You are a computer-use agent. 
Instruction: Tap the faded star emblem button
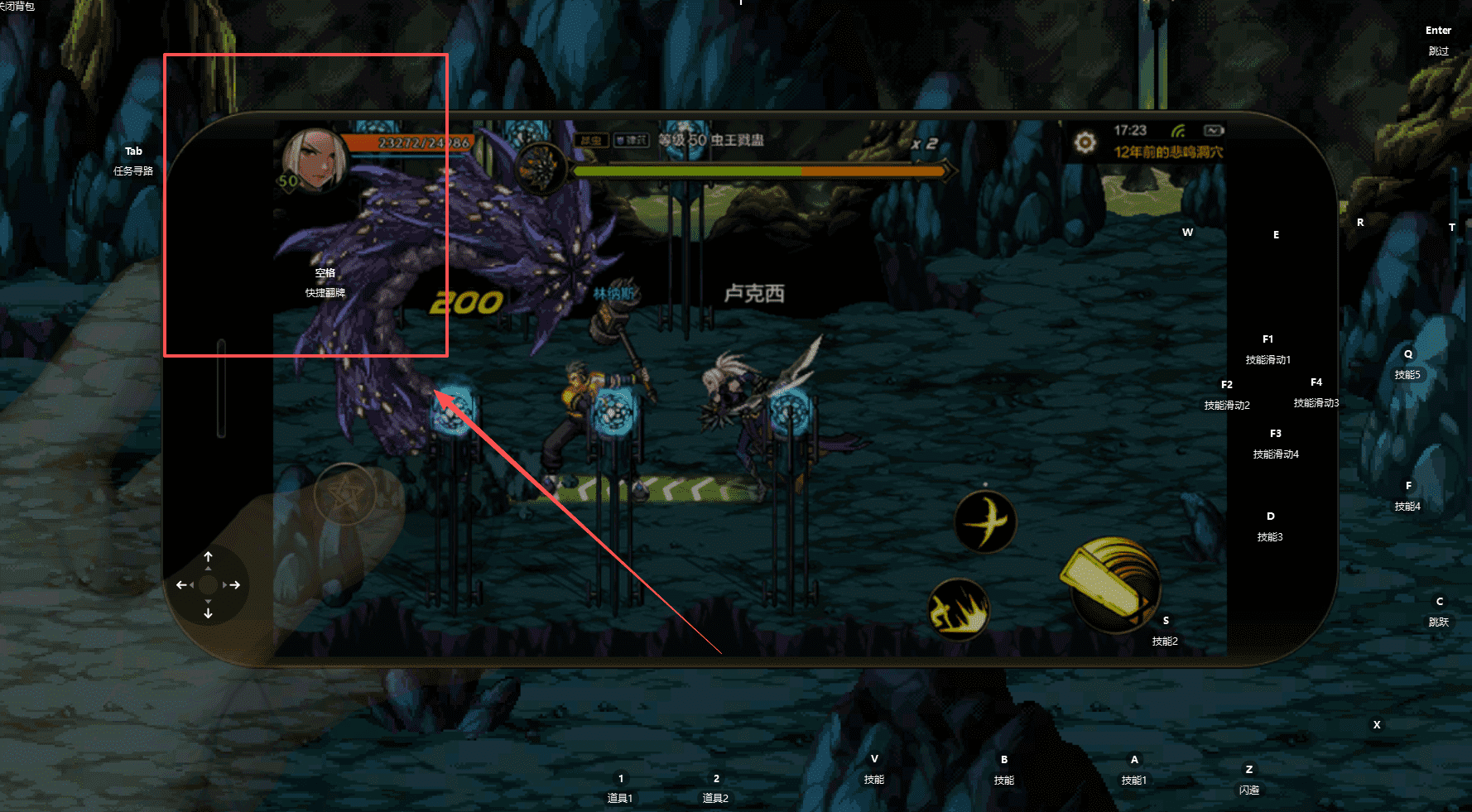[x=345, y=494]
